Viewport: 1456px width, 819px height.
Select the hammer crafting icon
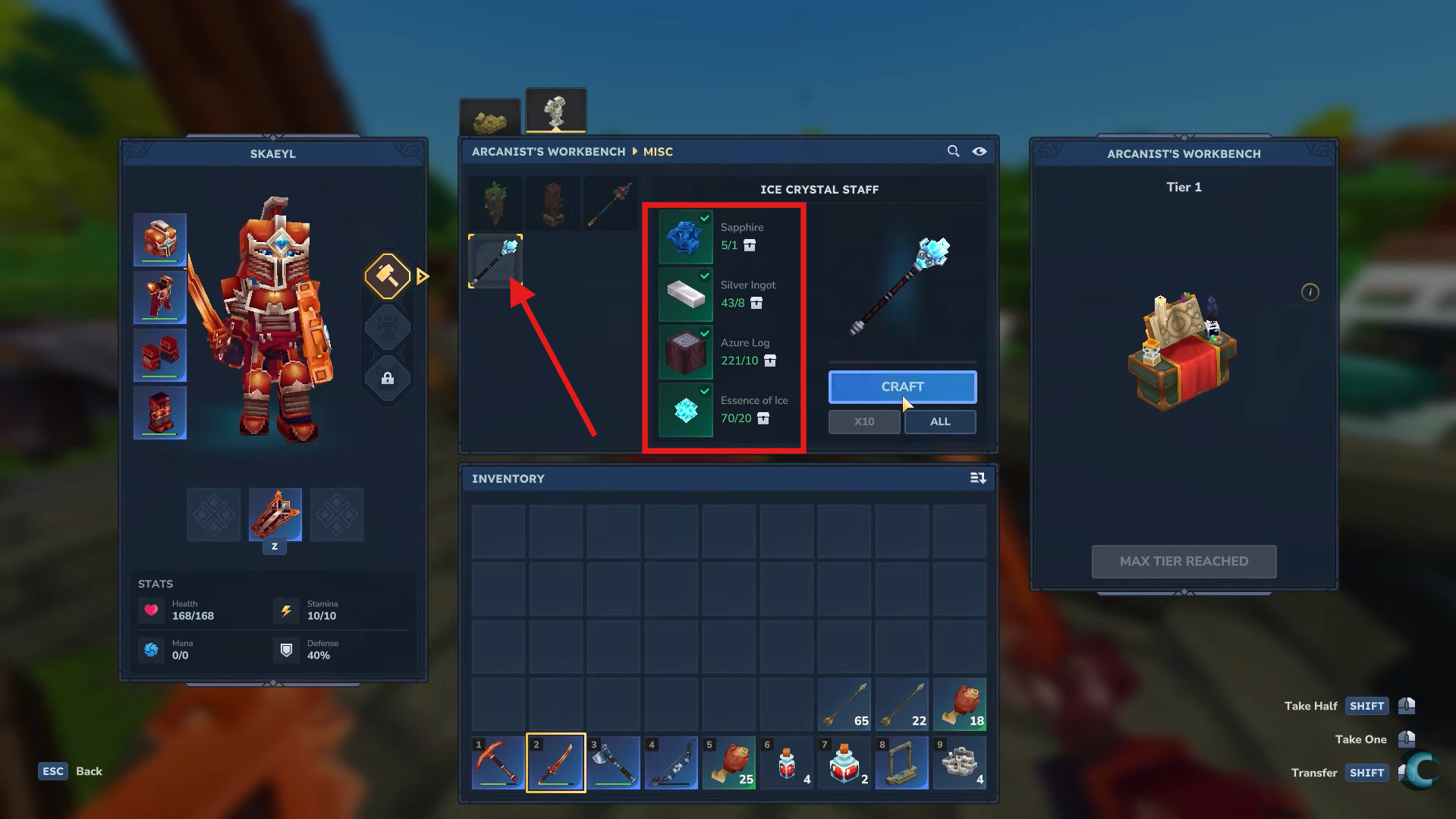coord(388,277)
